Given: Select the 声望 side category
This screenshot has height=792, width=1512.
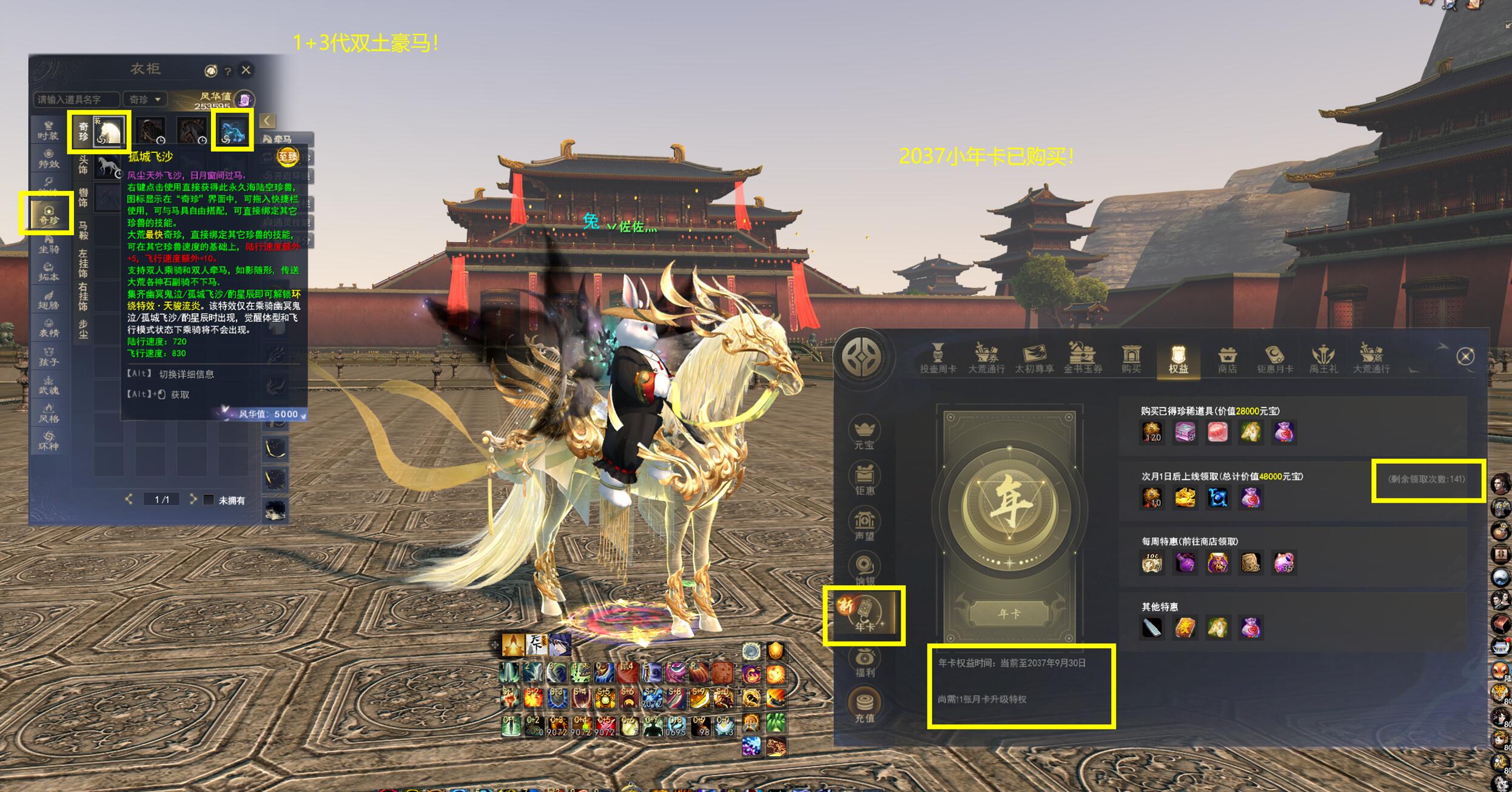Looking at the screenshot, I should coord(864,525).
